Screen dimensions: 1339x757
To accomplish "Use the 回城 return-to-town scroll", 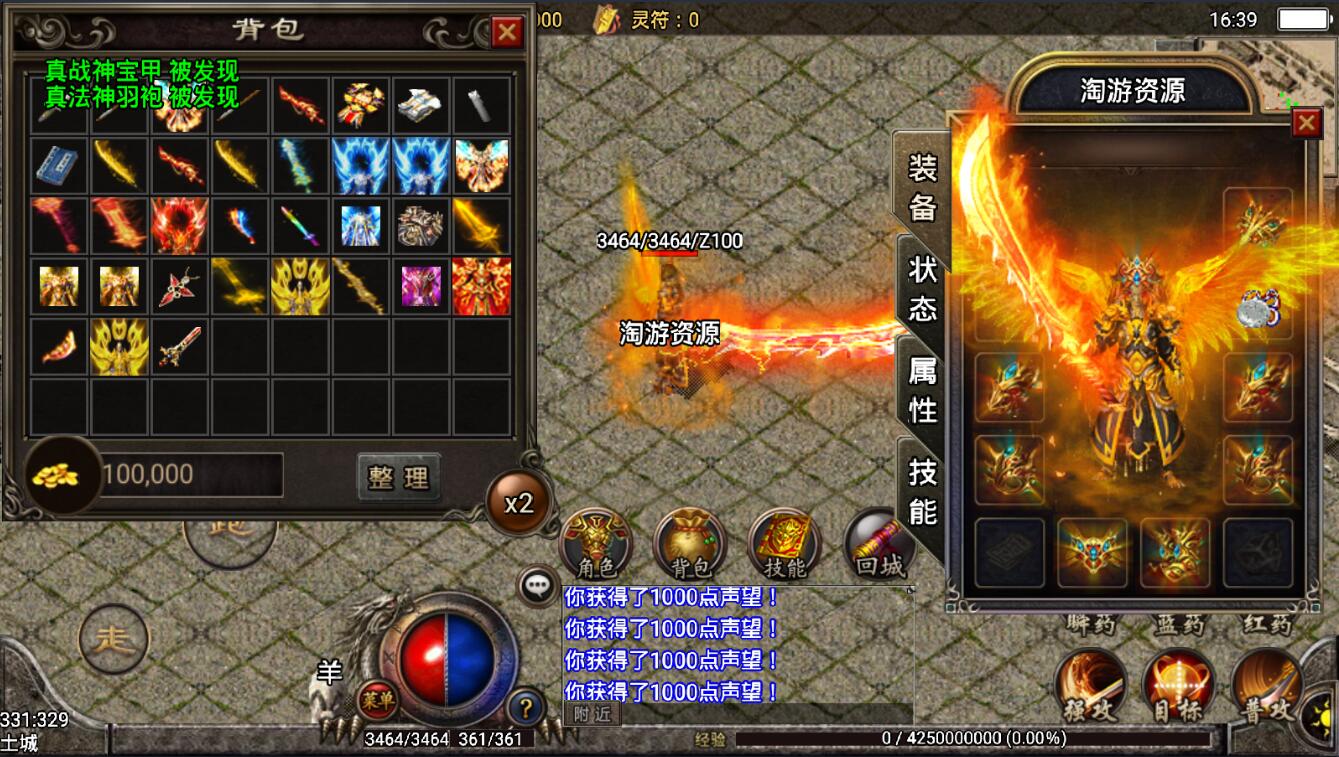I will point(878,545).
